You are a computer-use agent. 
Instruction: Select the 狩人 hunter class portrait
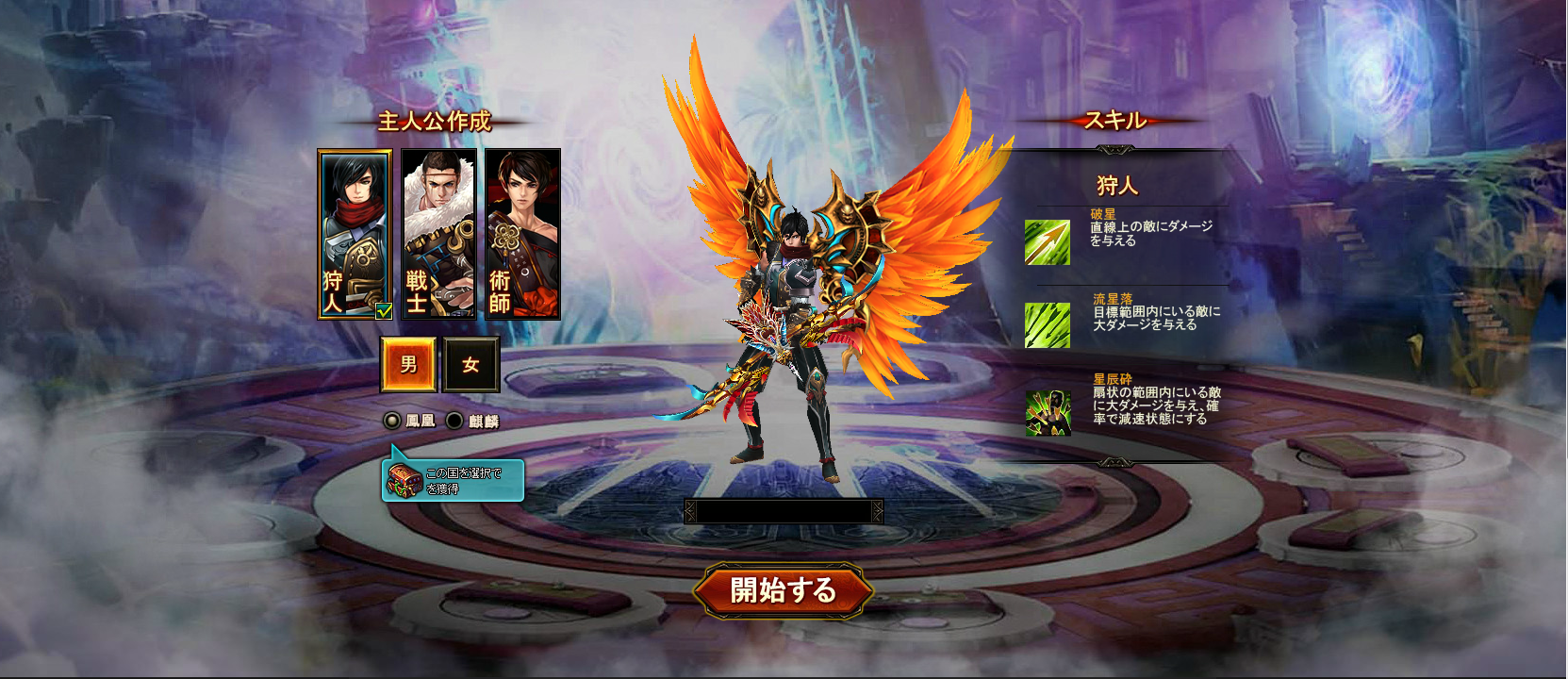[355, 234]
